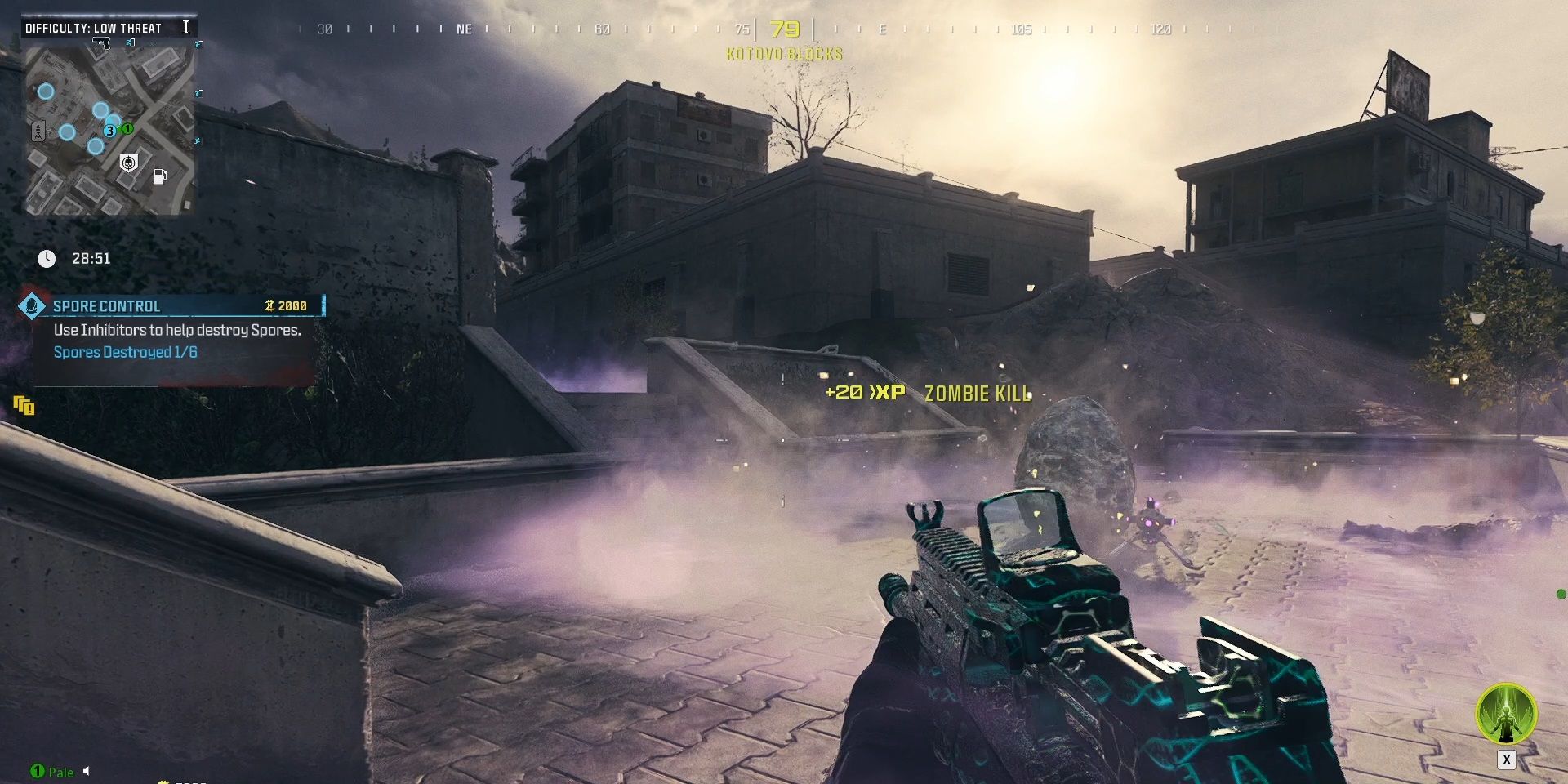Click the Spores Destroyed 1/6 progress text

124,354
